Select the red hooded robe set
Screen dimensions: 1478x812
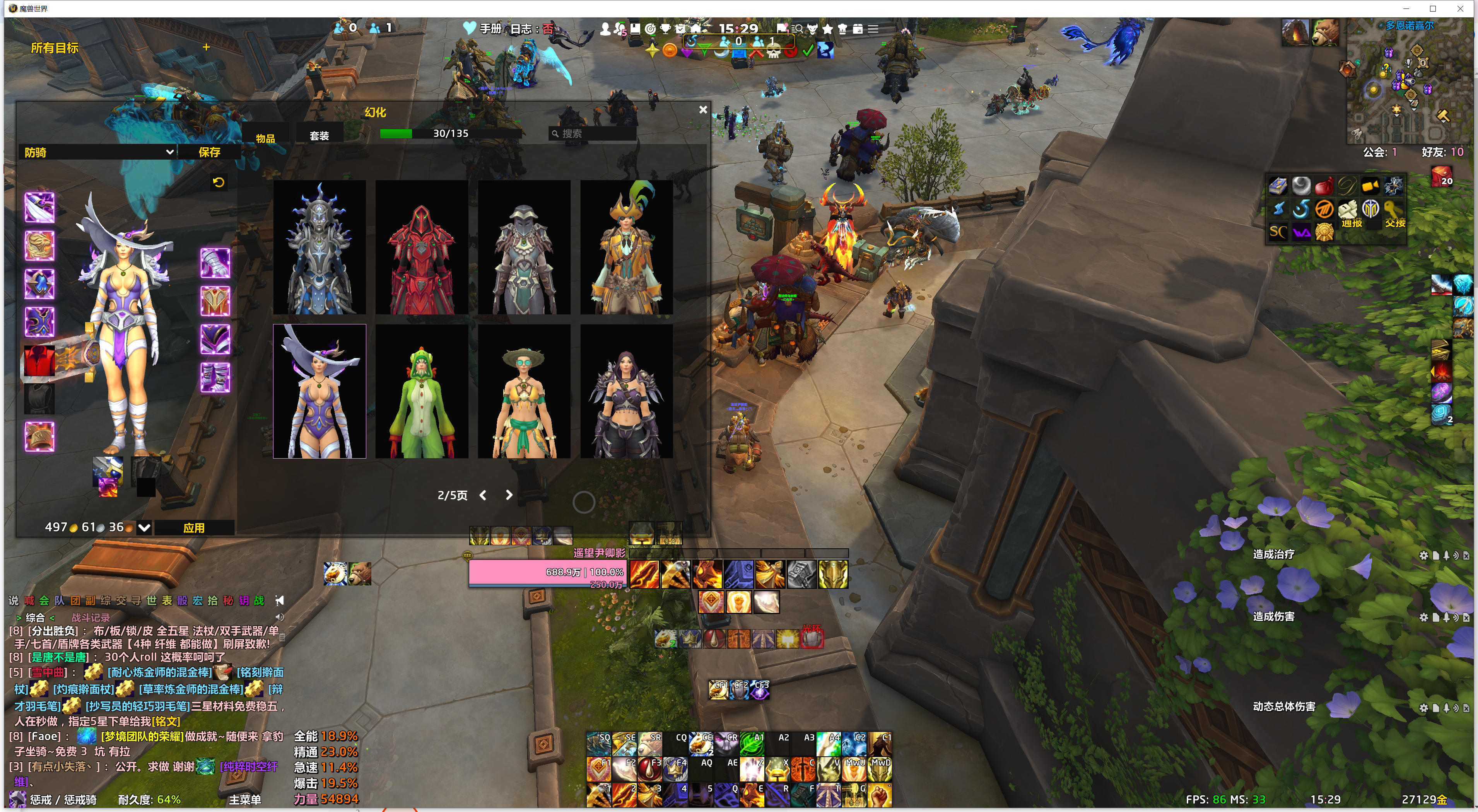pos(422,248)
